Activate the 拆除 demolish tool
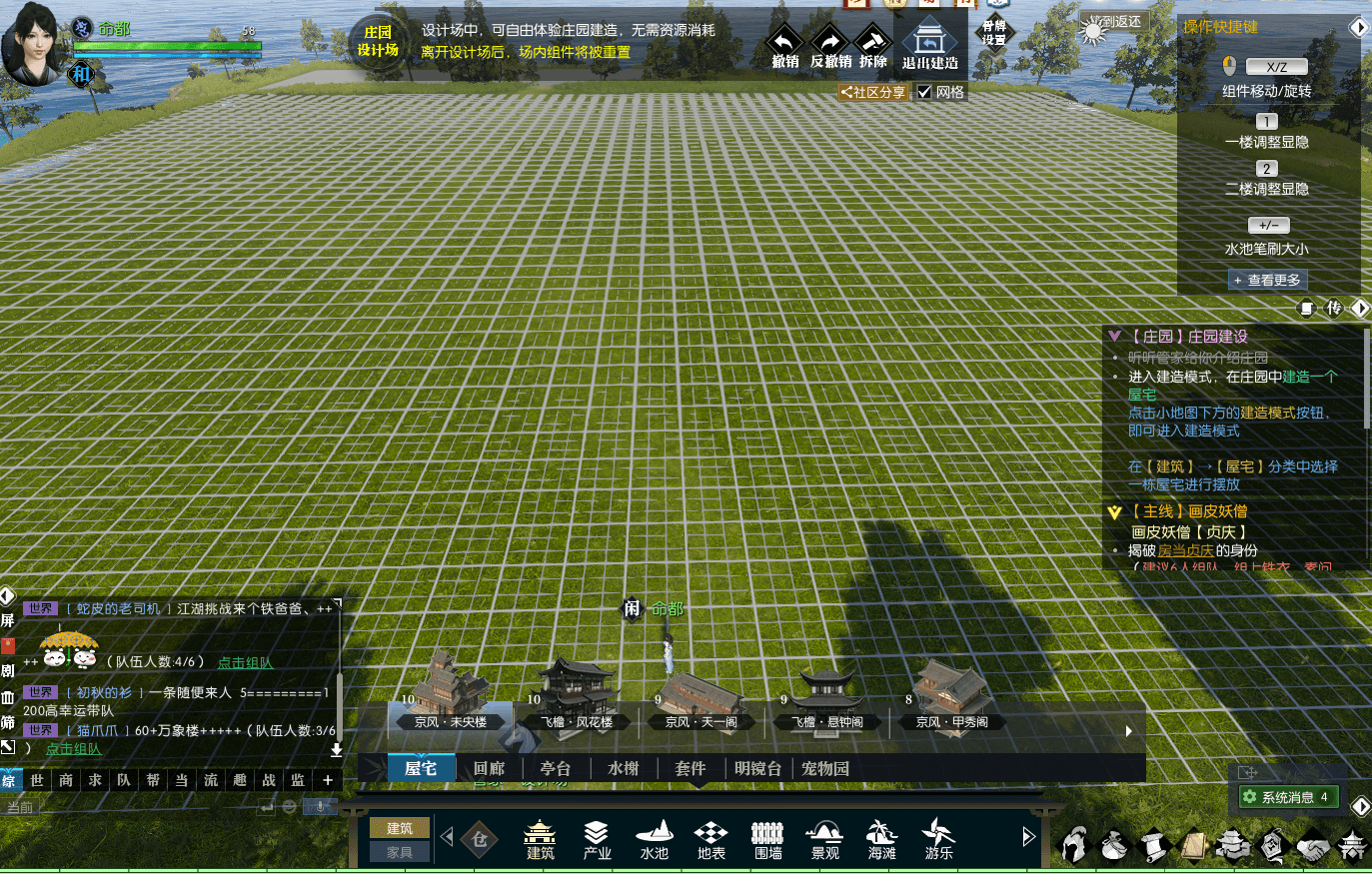Screen dimensions: 1372x874 click(872, 47)
